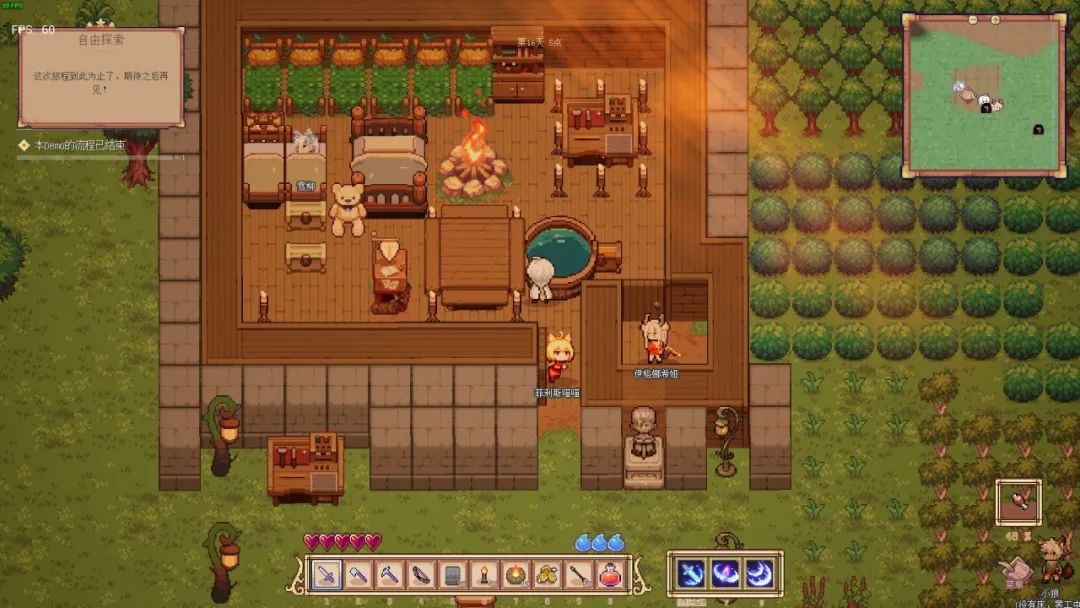The image size is (1080, 608).
Task: Select the axe hotbar slot
Action: click(x=358, y=574)
